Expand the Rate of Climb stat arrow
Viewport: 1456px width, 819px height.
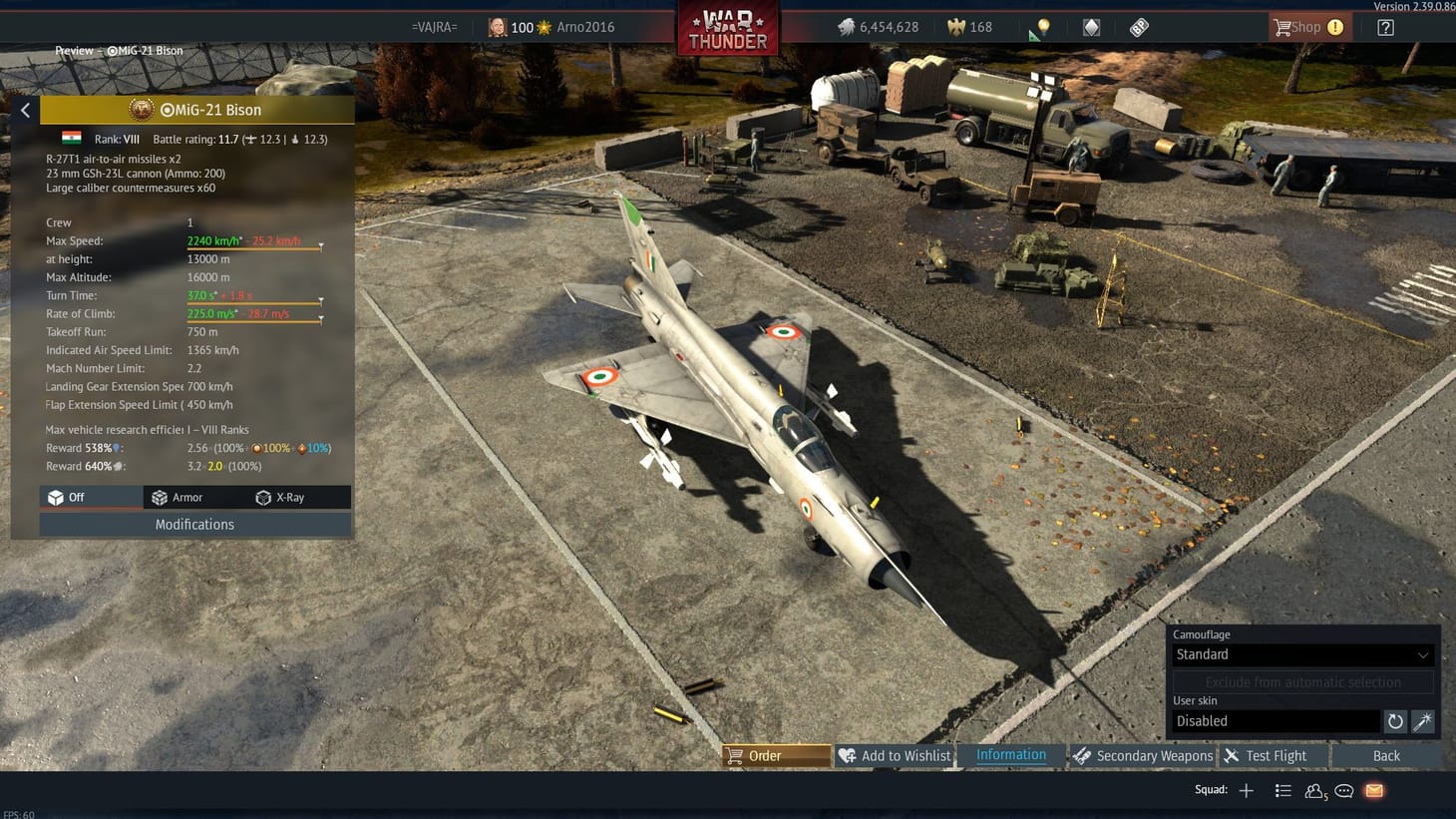point(320,318)
